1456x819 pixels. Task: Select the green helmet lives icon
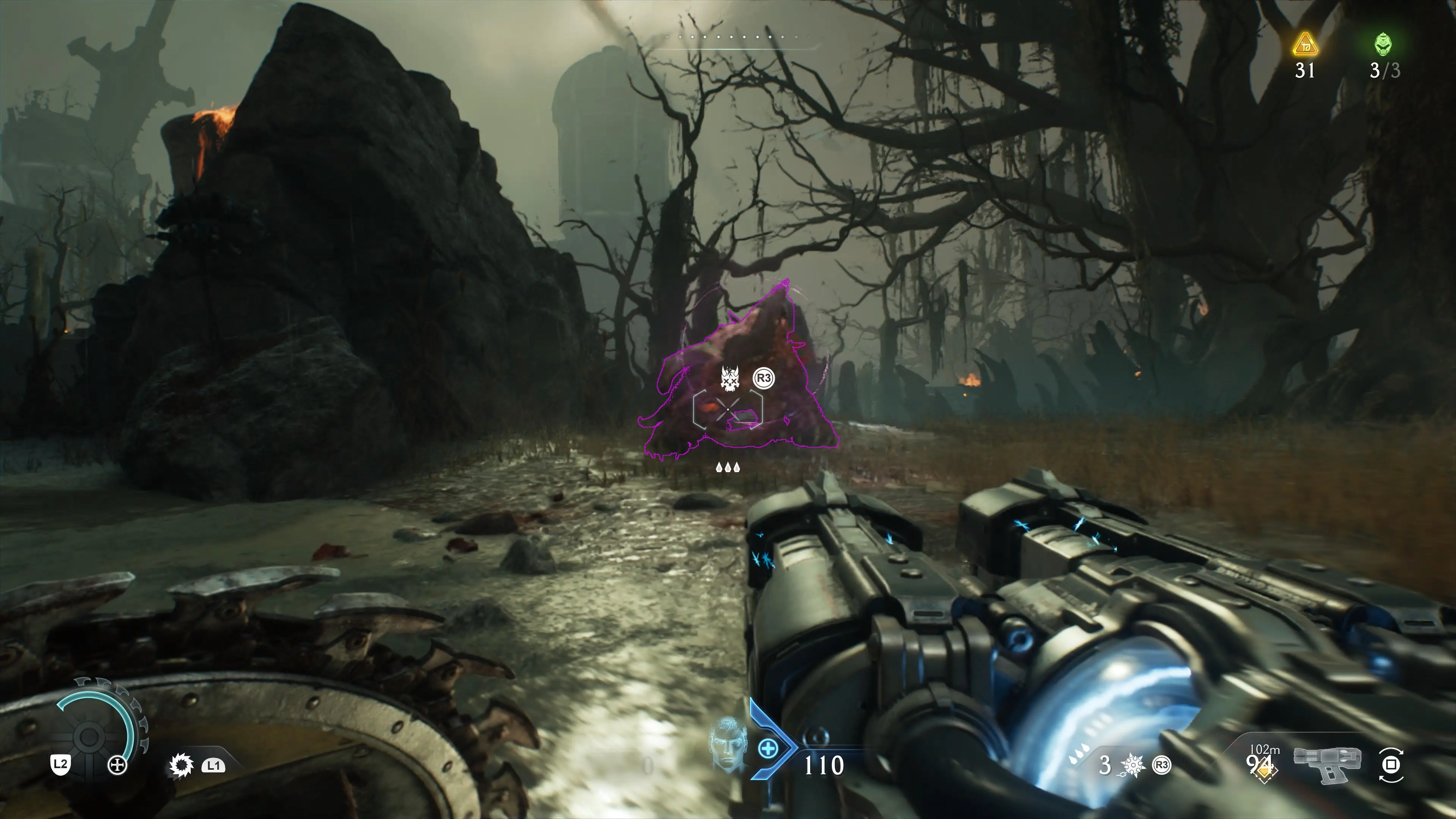(x=1383, y=44)
